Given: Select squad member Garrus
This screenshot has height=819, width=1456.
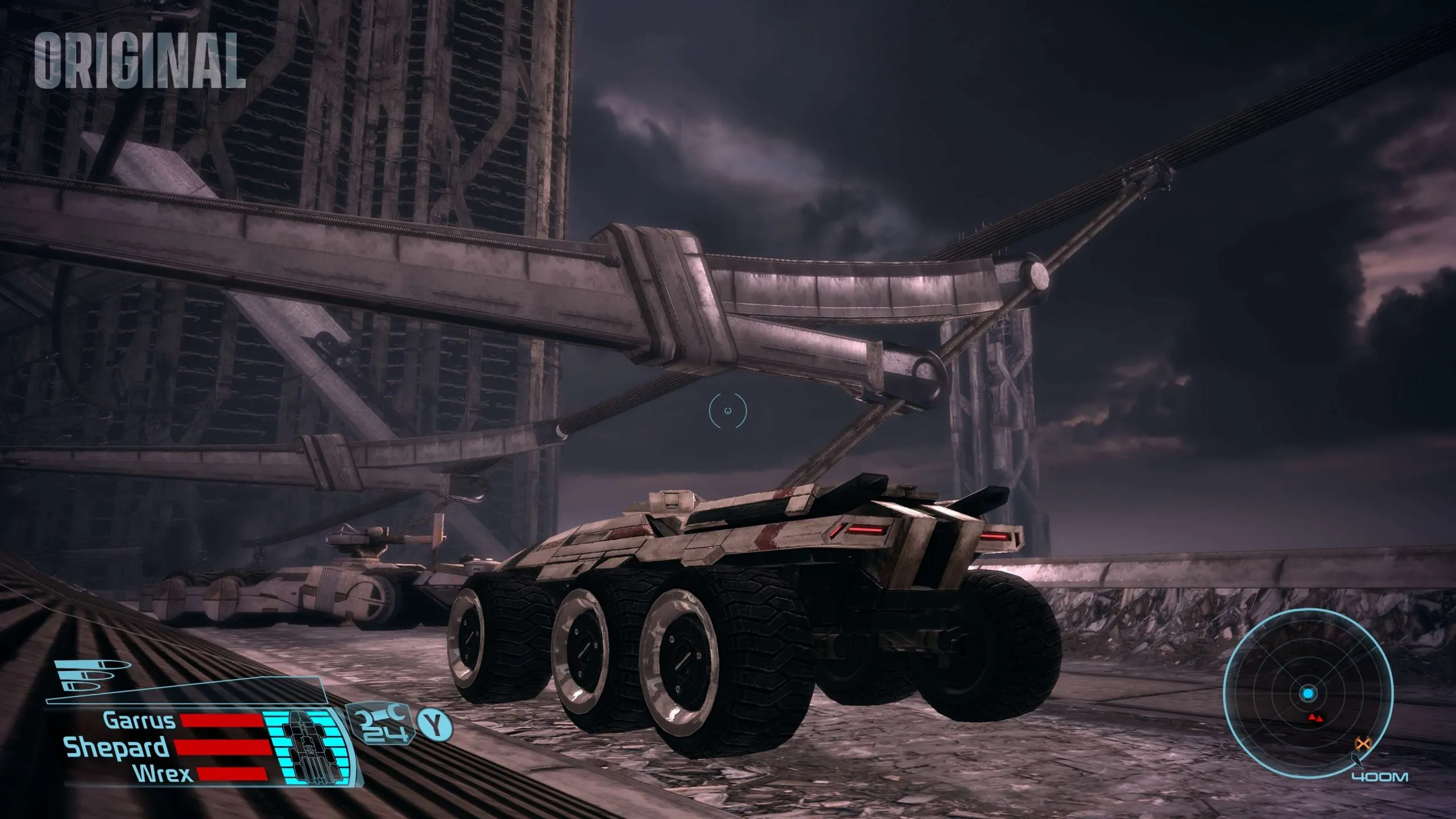Looking at the screenshot, I should 139,721.
